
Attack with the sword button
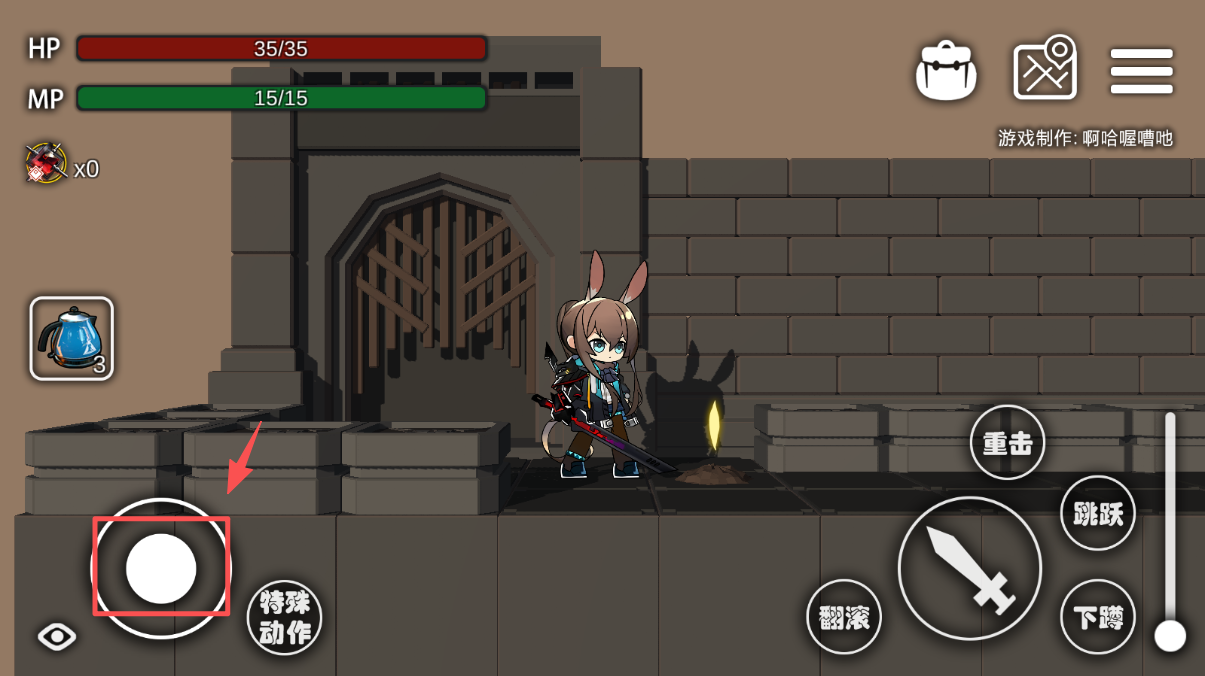(970, 568)
